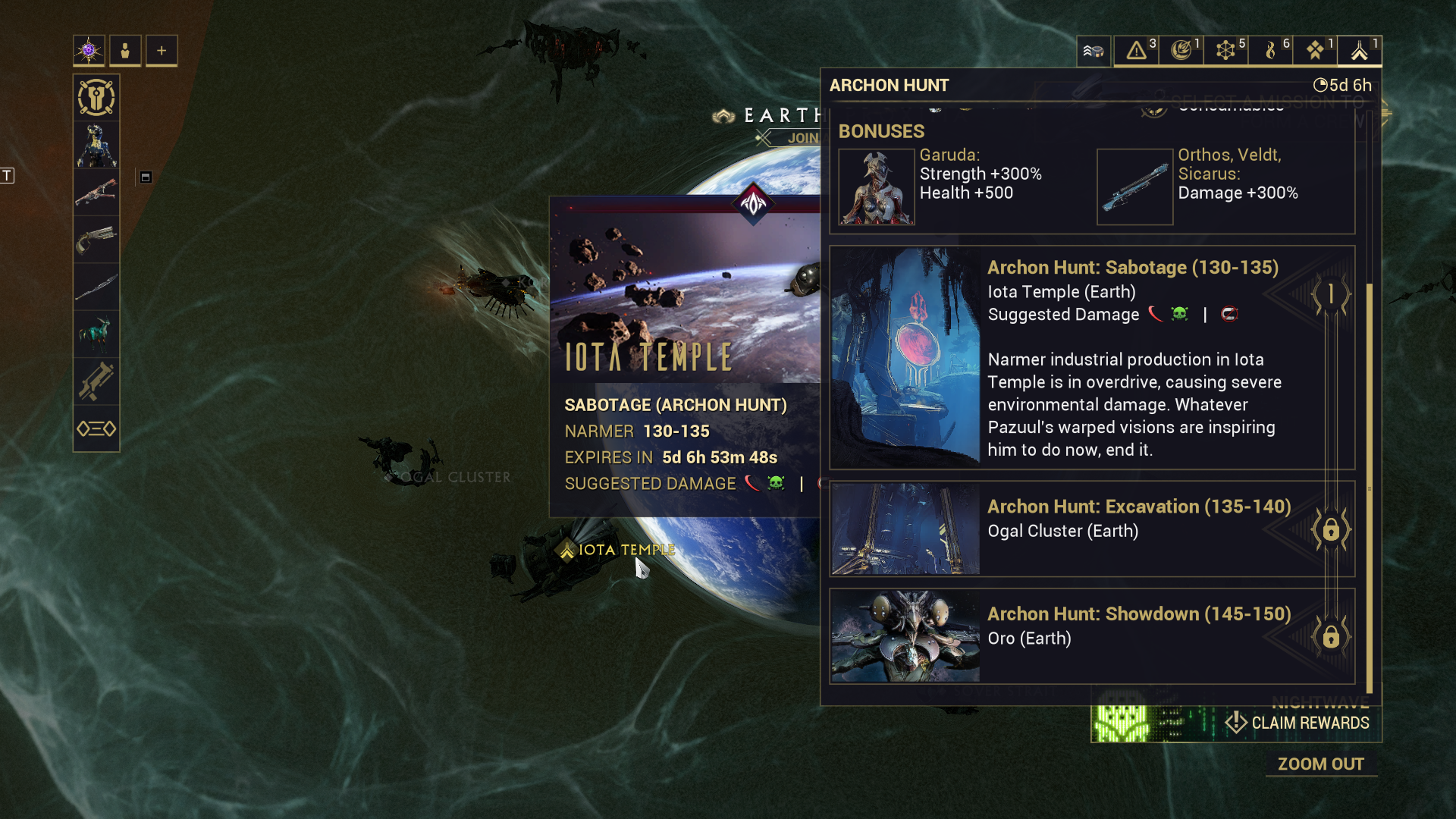This screenshot has height=819, width=1456.
Task: Select the teal companion beast slot
Action: (96, 334)
